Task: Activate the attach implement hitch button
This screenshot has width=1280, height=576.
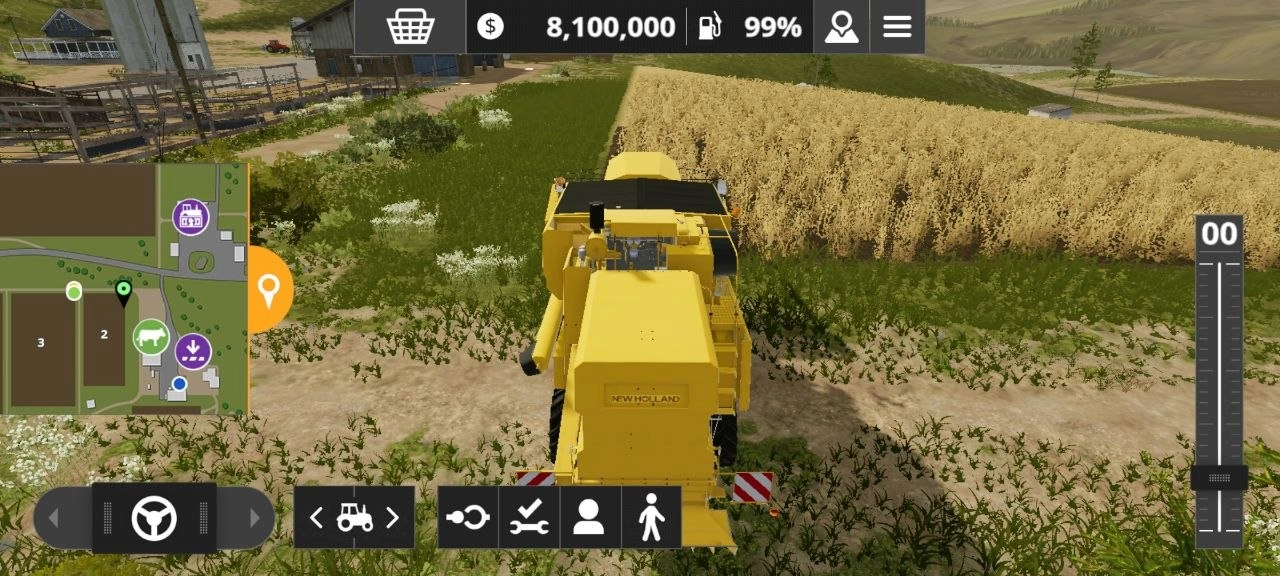Action: 468,517
